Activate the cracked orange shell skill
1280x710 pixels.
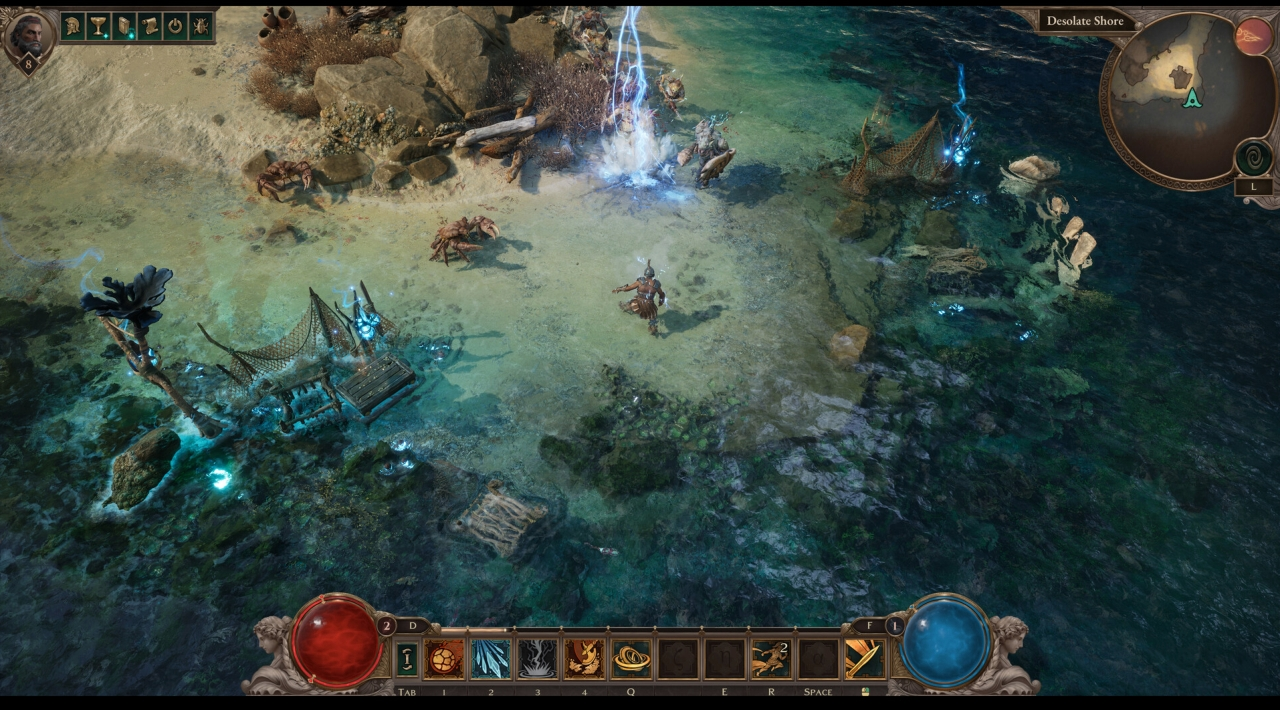pos(444,659)
